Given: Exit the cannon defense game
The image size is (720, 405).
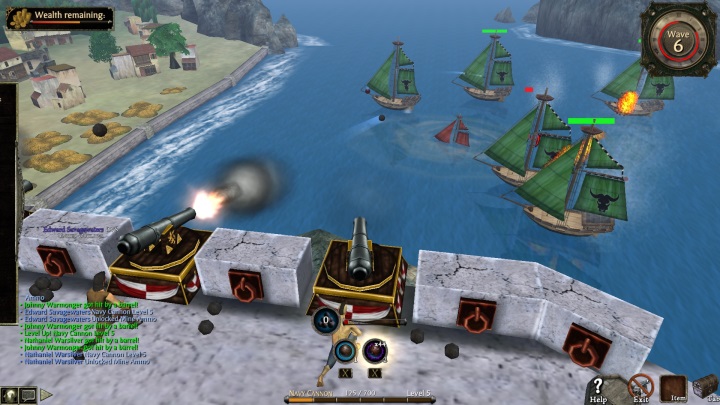Looking at the screenshot, I should 640,386.
